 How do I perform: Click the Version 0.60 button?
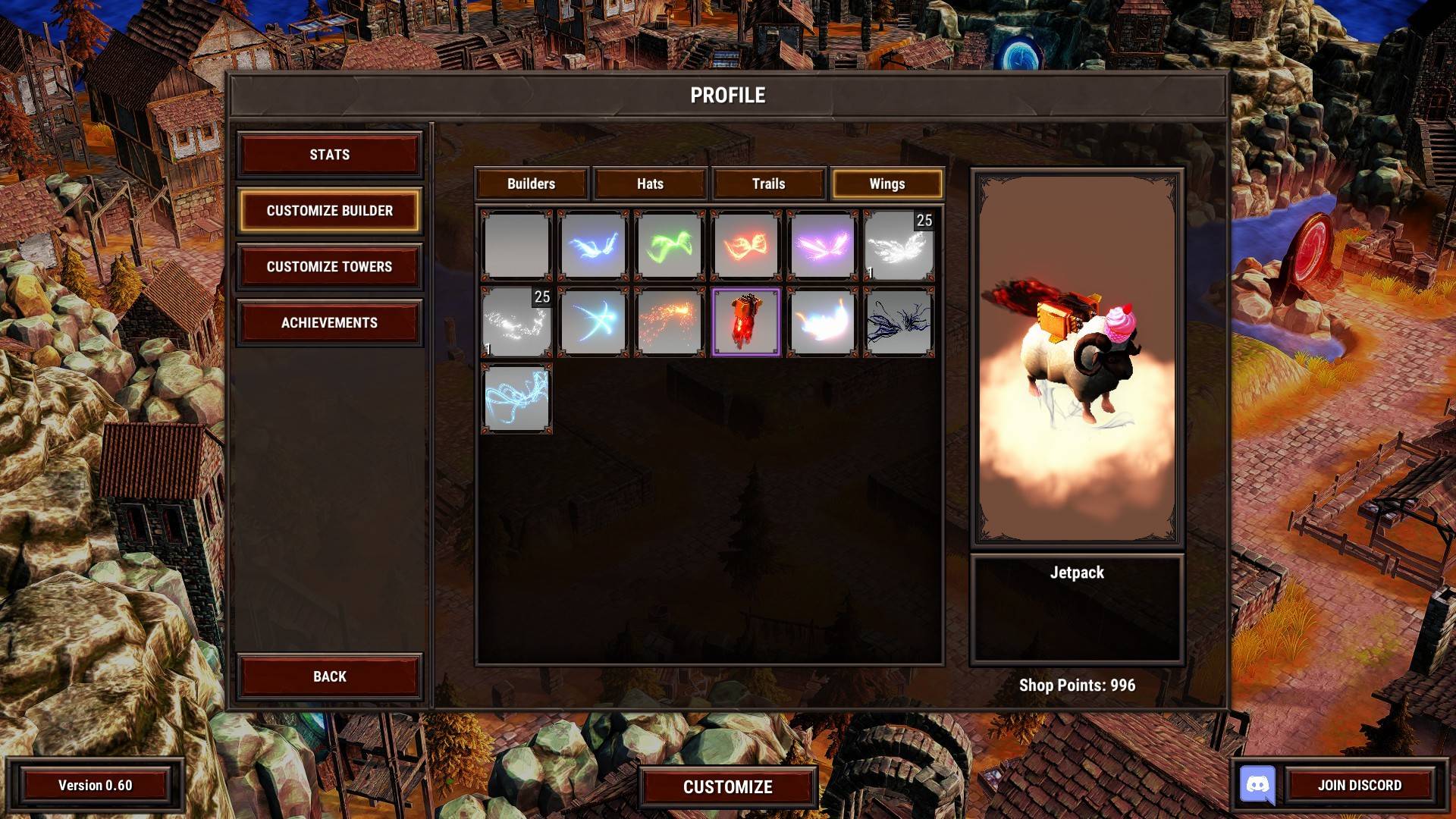[x=96, y=786]
